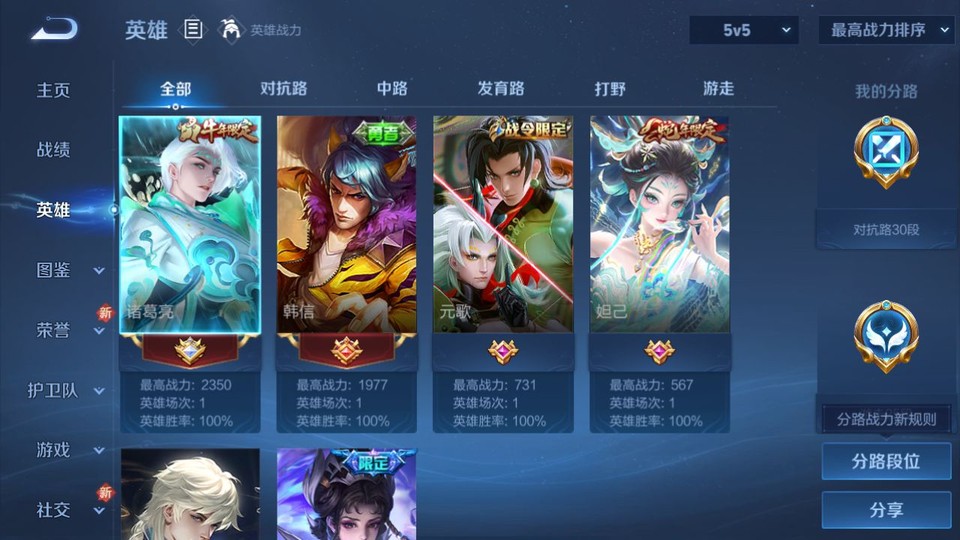960x540 pixels.
Task: Open the 最高战力排序 sort dropdown
Action: click(887, 30)
